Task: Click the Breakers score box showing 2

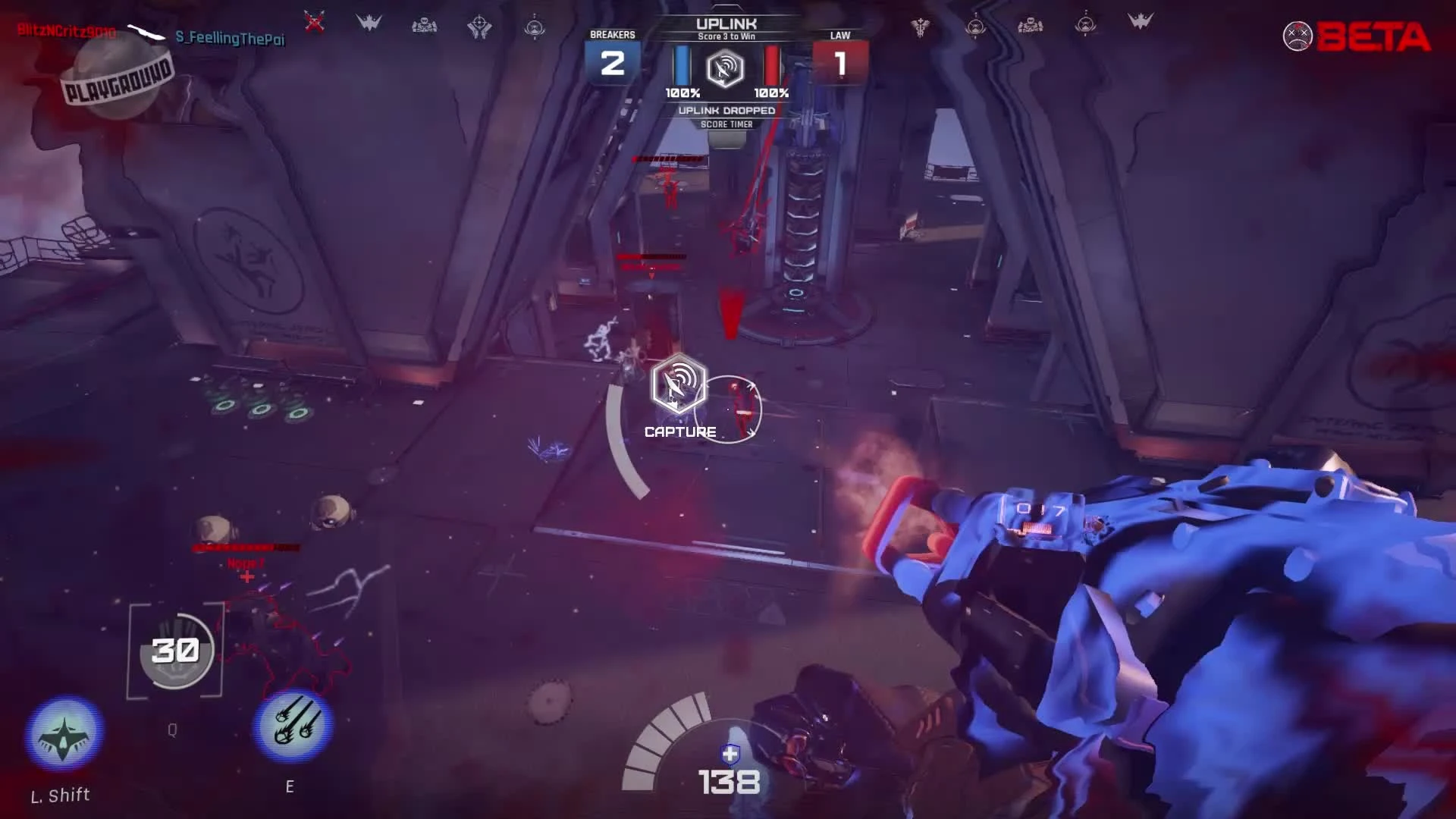Action: click(613, 64)
